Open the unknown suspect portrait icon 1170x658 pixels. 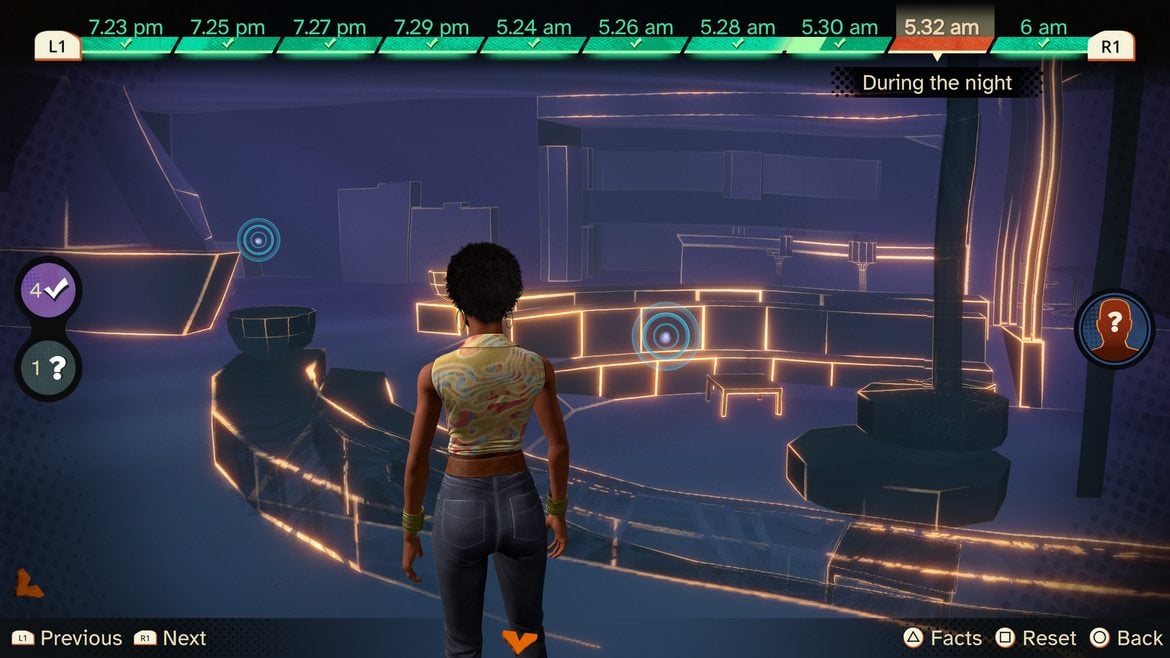(x=1114, y=329)
